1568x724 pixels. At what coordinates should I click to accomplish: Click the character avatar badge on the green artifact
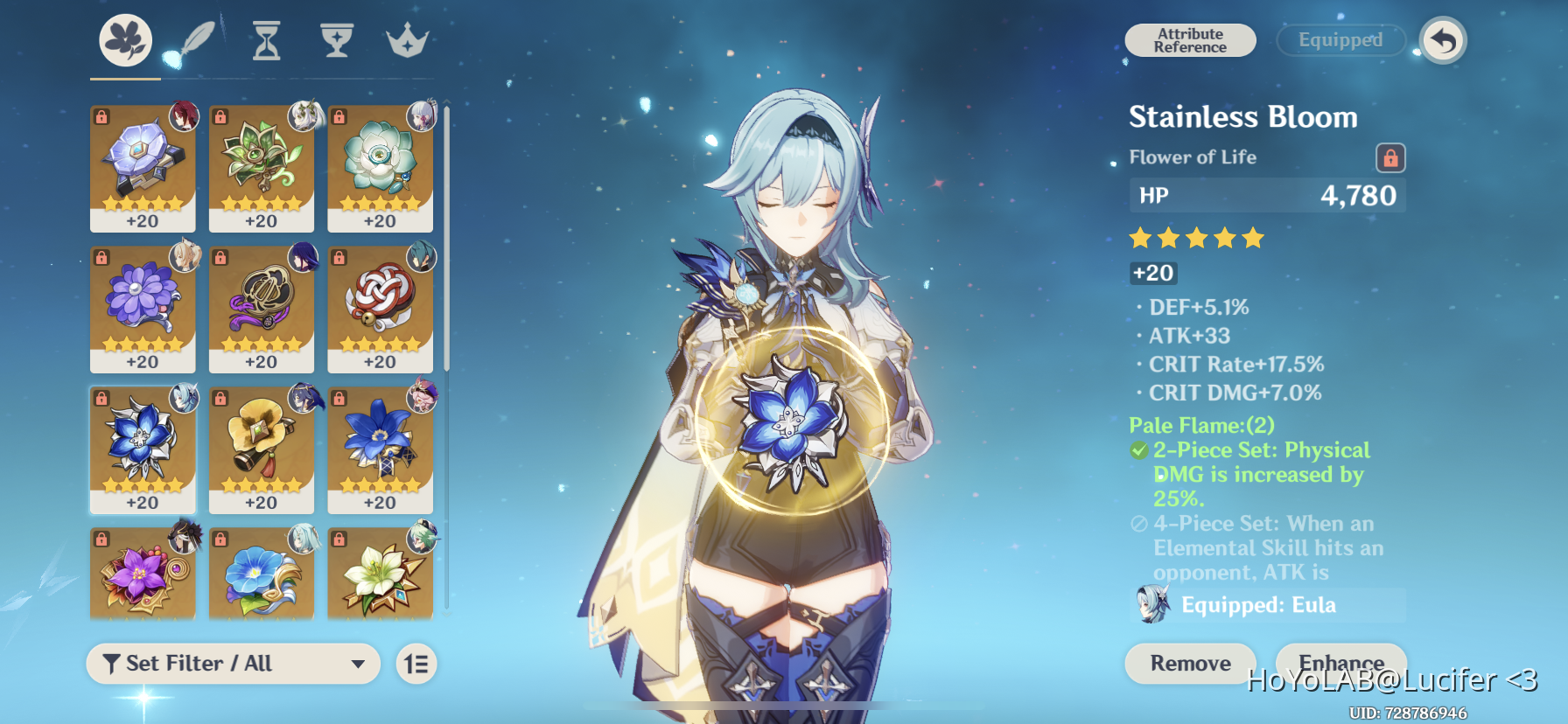click(302, 117)
